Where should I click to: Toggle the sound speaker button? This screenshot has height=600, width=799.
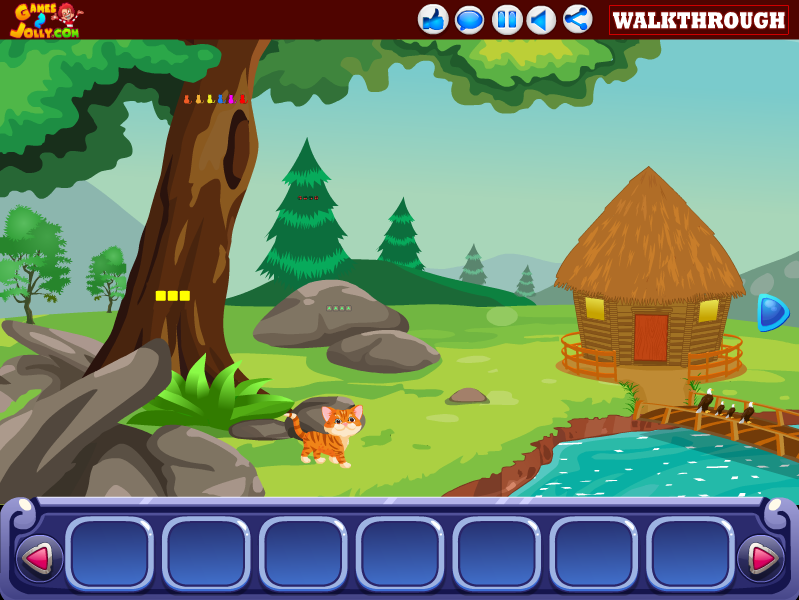point(541,19)
